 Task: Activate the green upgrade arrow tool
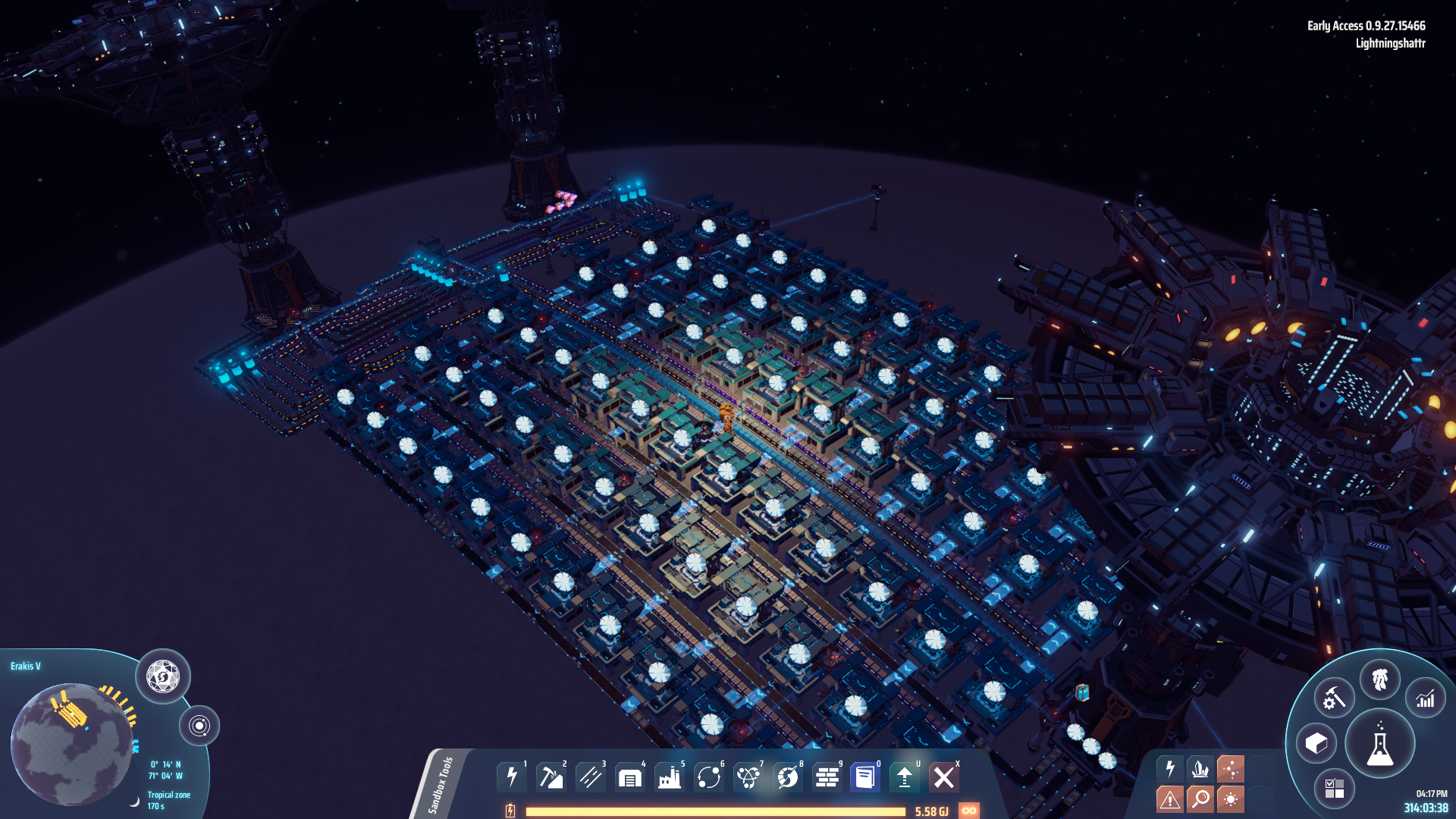pyautogui.click(x=905, y=777)
